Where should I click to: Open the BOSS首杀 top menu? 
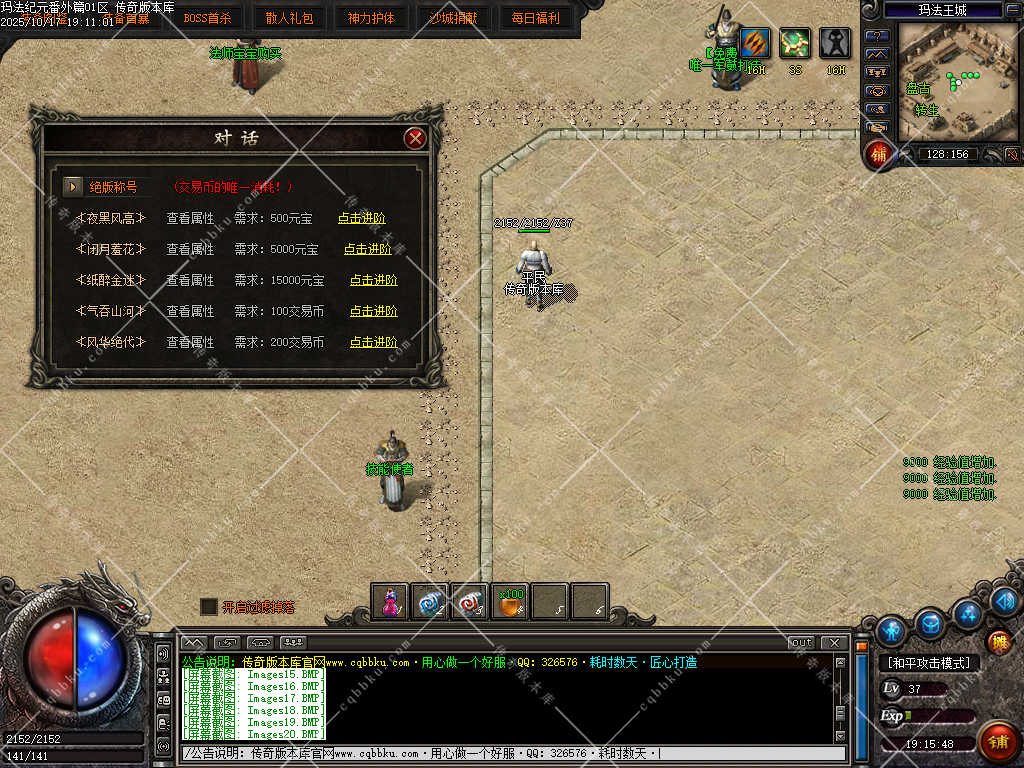point(207,17)
